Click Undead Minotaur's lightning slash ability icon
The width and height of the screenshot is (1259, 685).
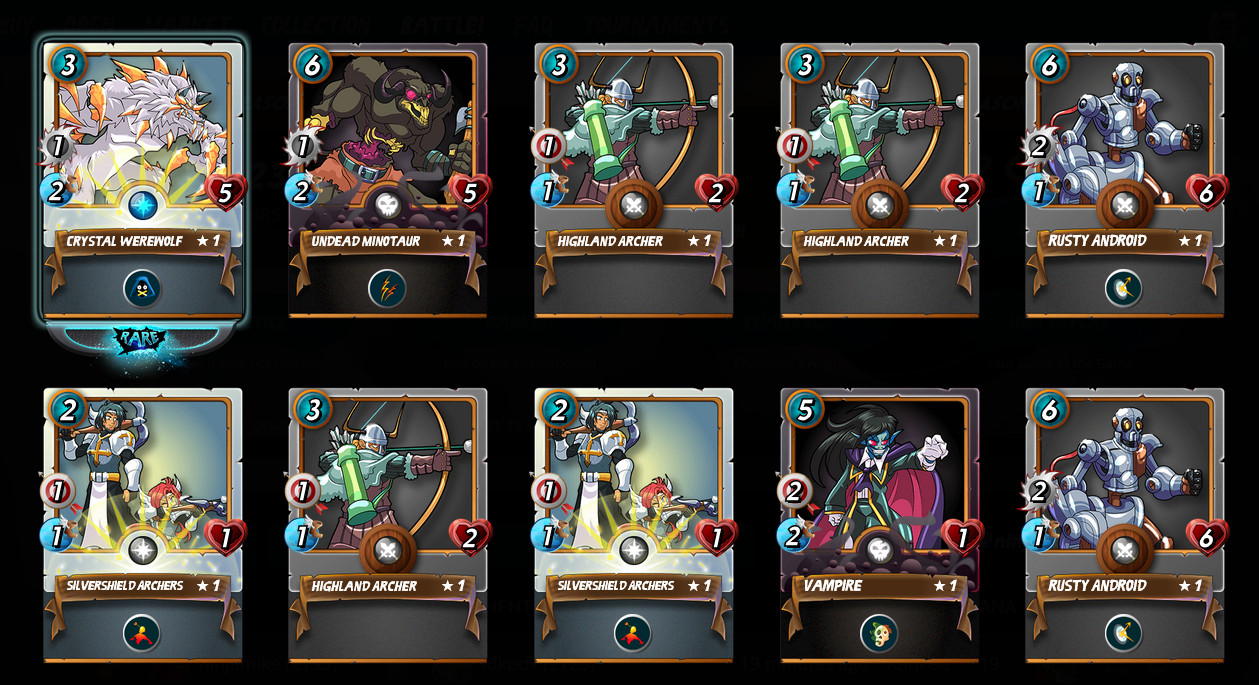387,288
